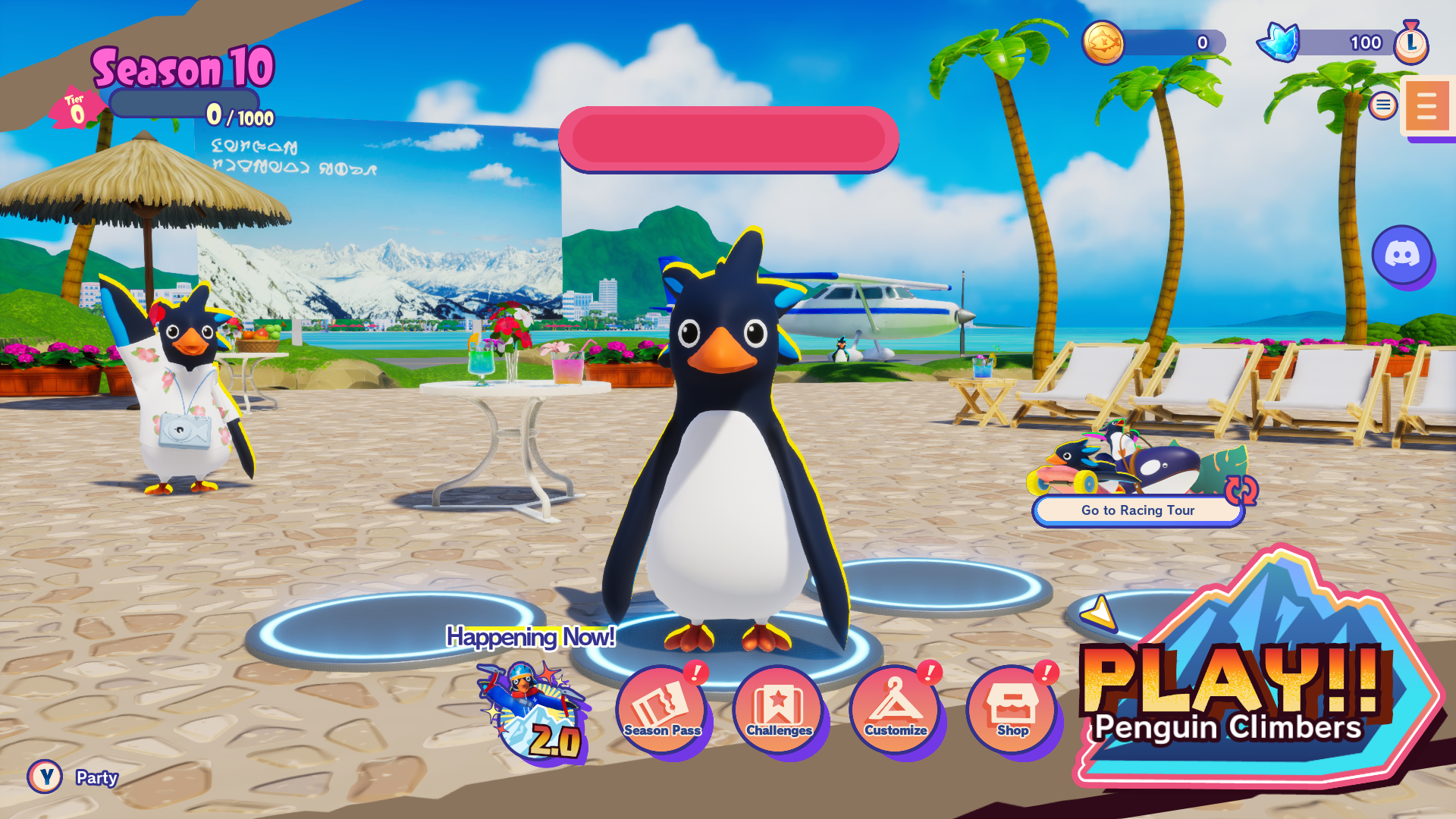Open the Discord link
The height and width of the screenshot is (819, 1456).
1402,255
